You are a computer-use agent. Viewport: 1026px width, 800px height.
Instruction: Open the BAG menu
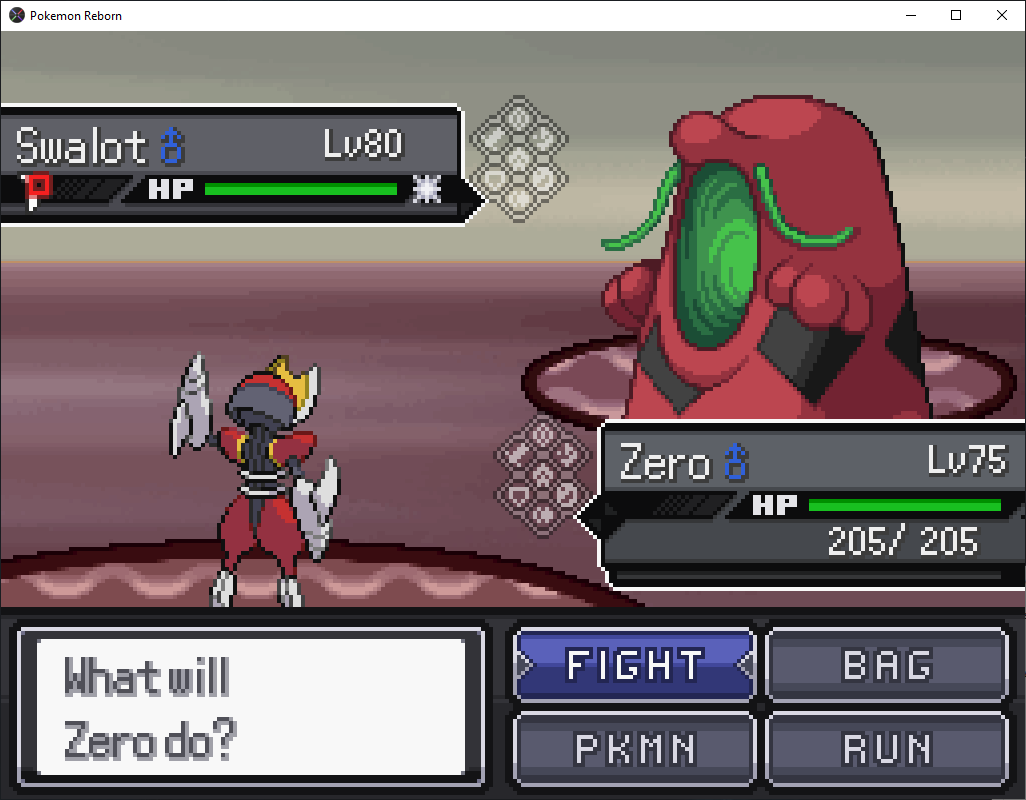(887, 665)
